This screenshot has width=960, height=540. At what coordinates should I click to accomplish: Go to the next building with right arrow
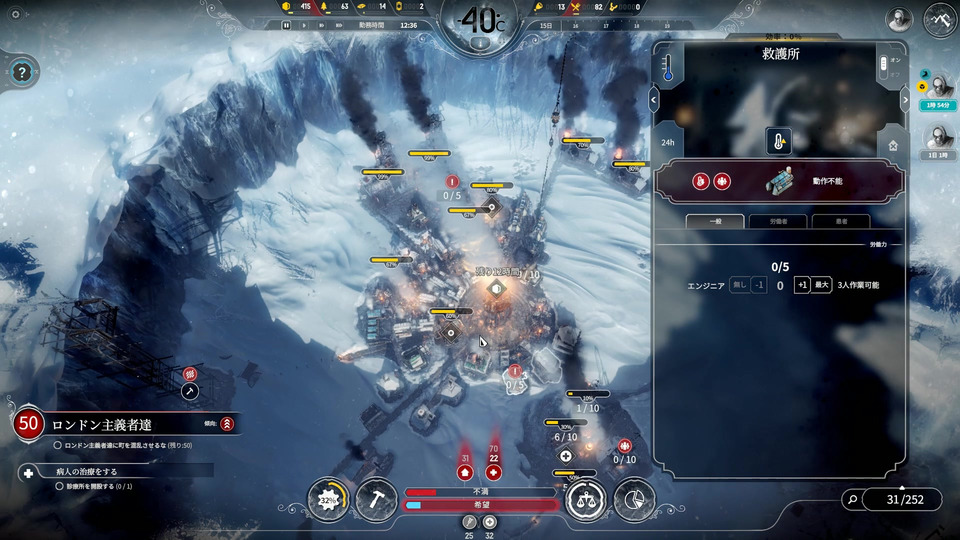906,99
